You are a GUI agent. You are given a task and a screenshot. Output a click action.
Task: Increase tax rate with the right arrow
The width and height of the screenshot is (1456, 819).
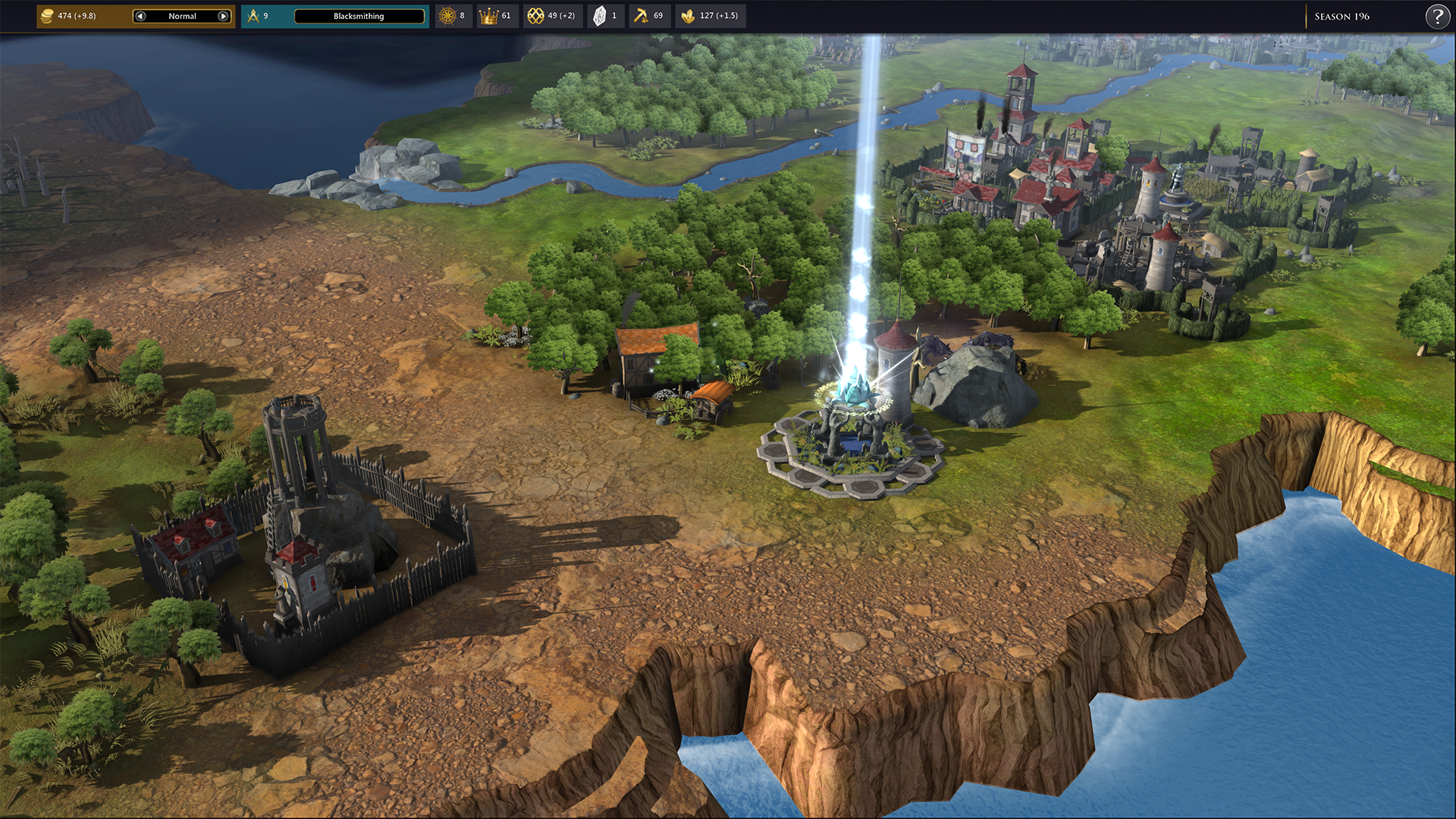click(x=223, y=16)
